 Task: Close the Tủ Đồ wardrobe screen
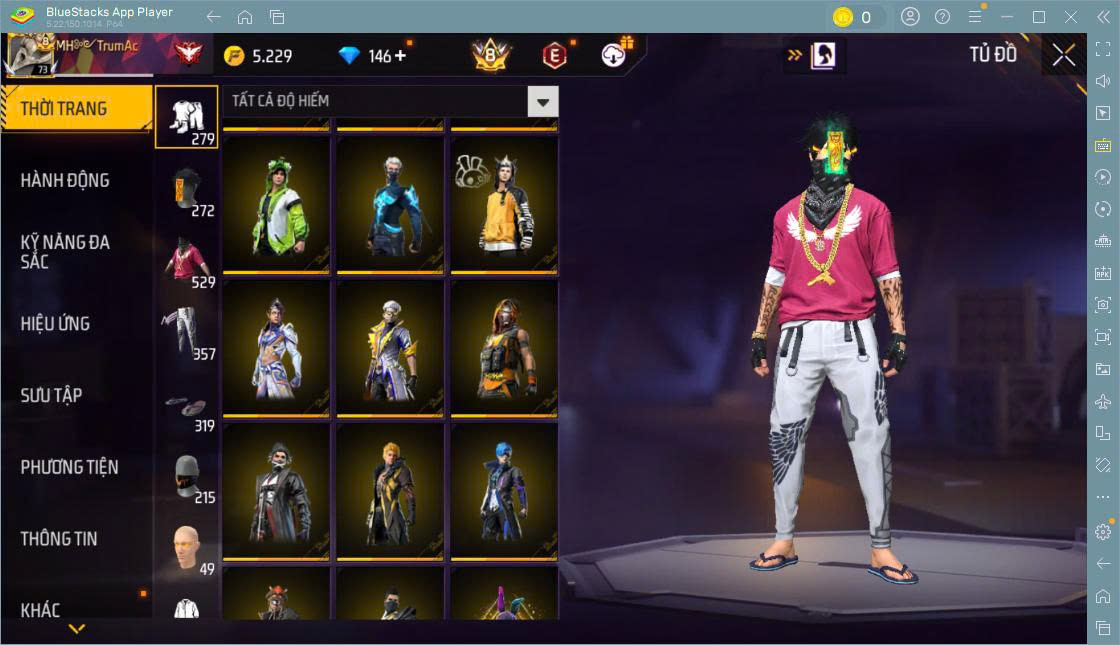(x=1064, y=55)
